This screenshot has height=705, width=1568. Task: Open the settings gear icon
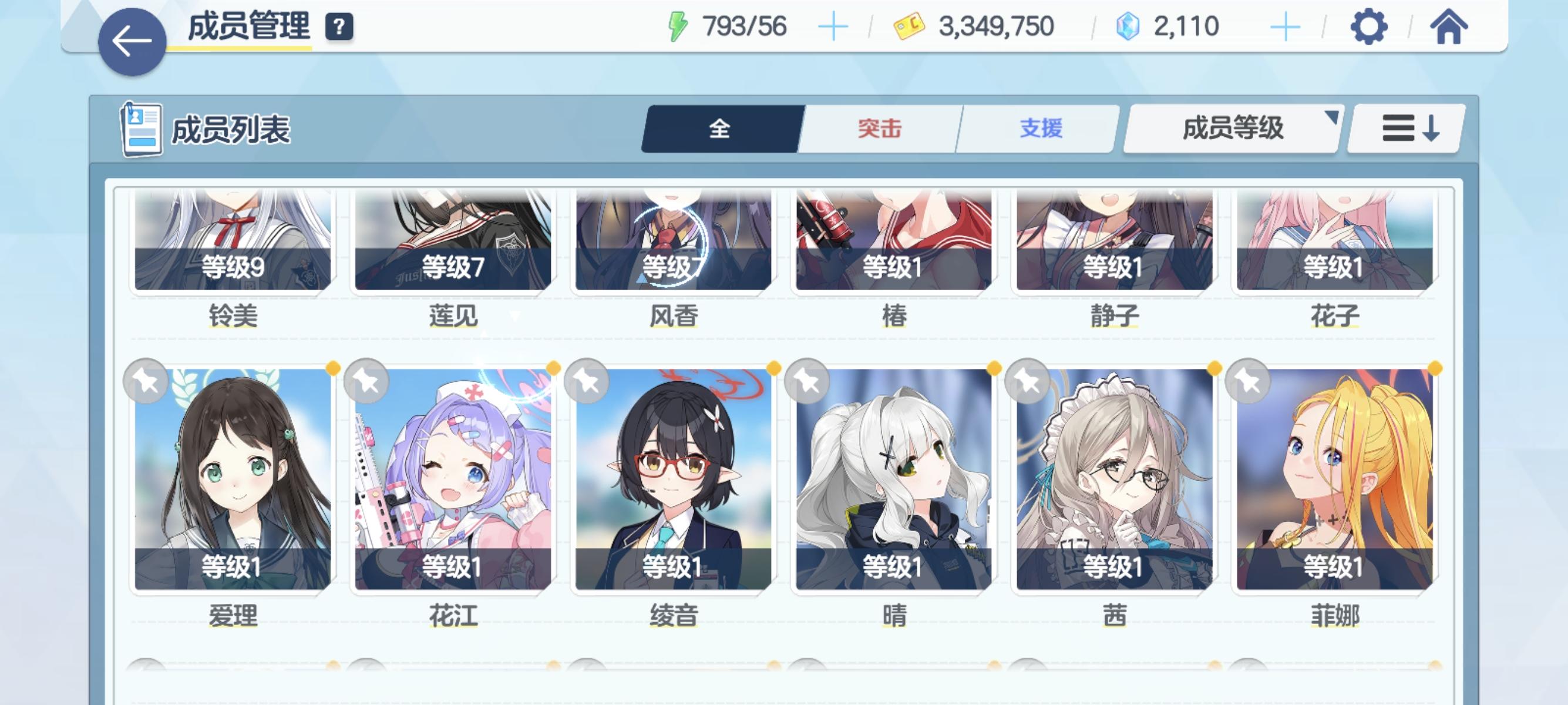pyautogui.click(x=1371, y=27)
